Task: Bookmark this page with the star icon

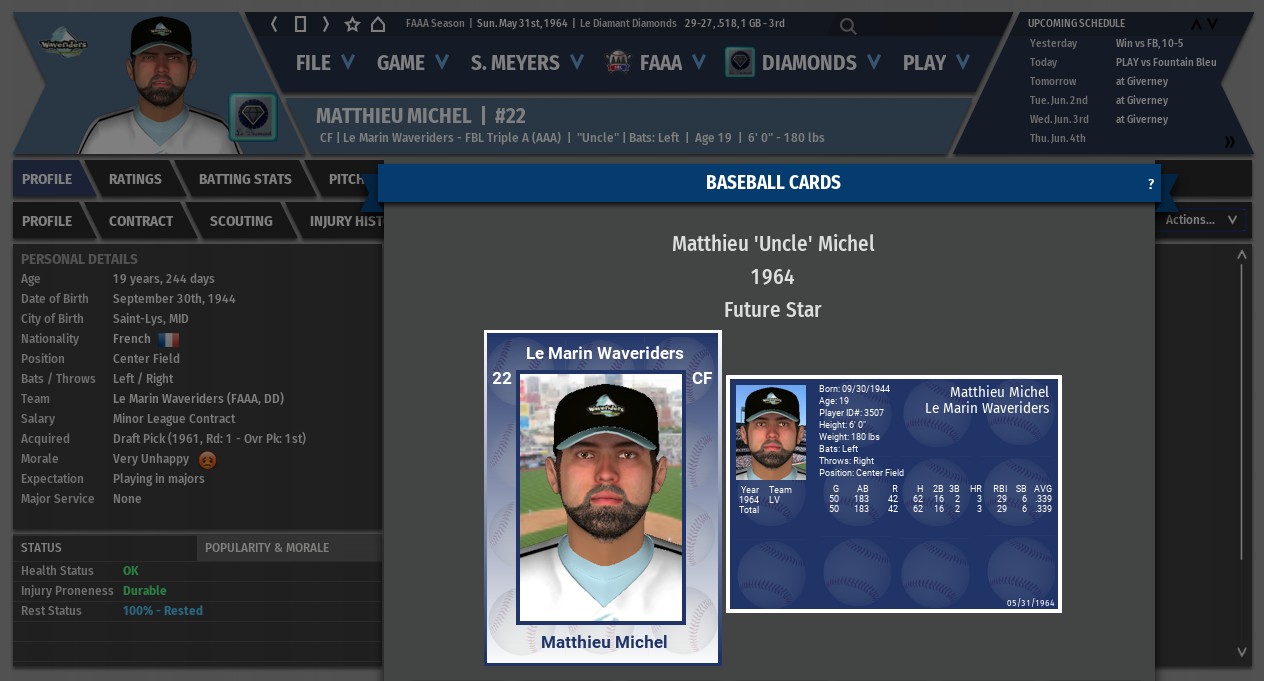Action: coord(352,24)
